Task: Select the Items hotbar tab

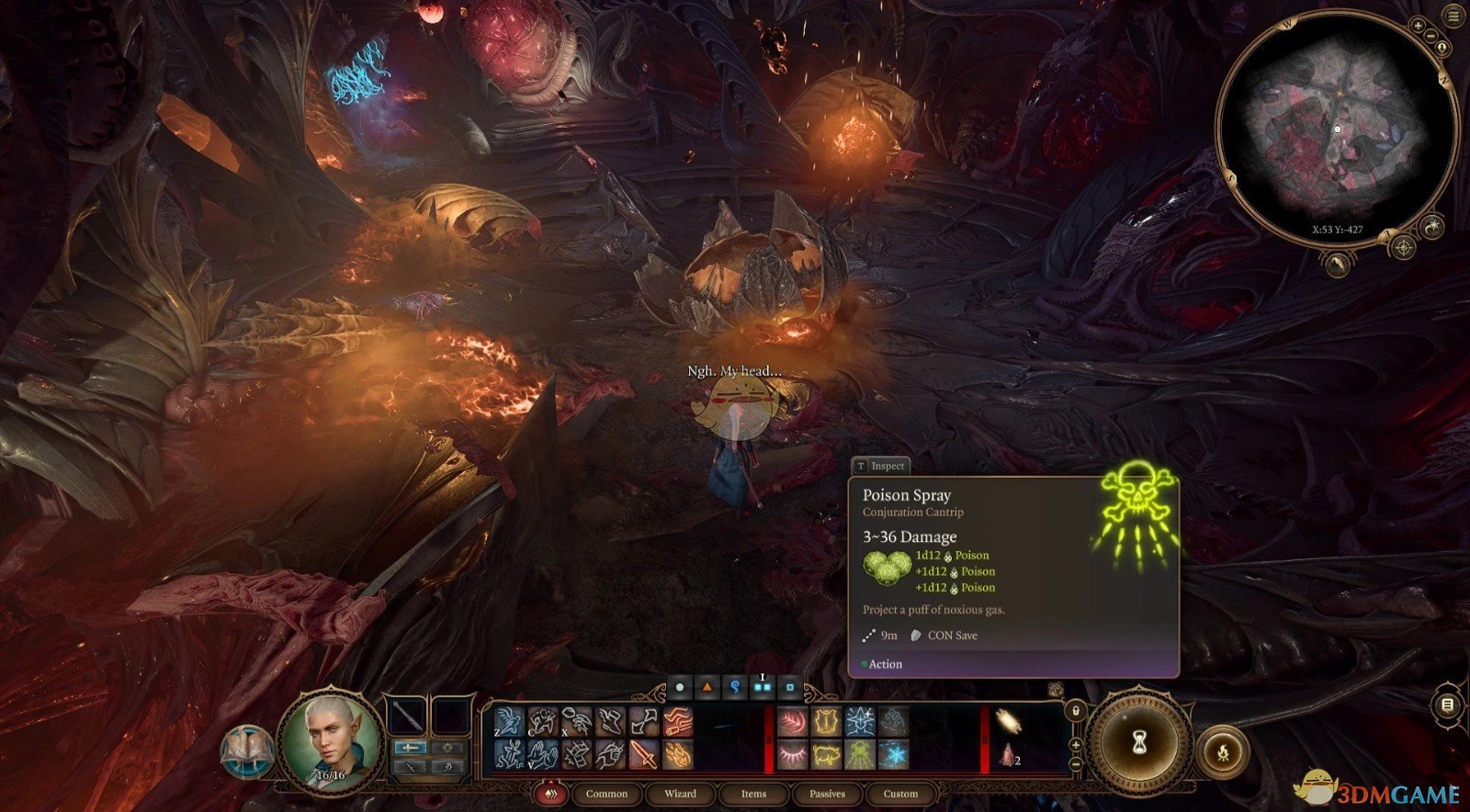Action: (x=753, y=794)
